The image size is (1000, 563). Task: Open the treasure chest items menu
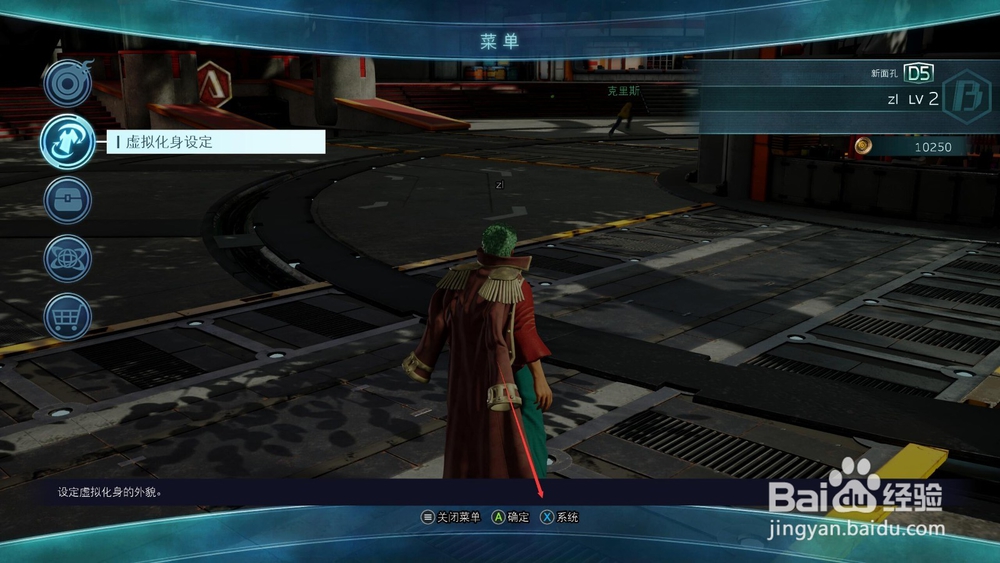[67, 200]
